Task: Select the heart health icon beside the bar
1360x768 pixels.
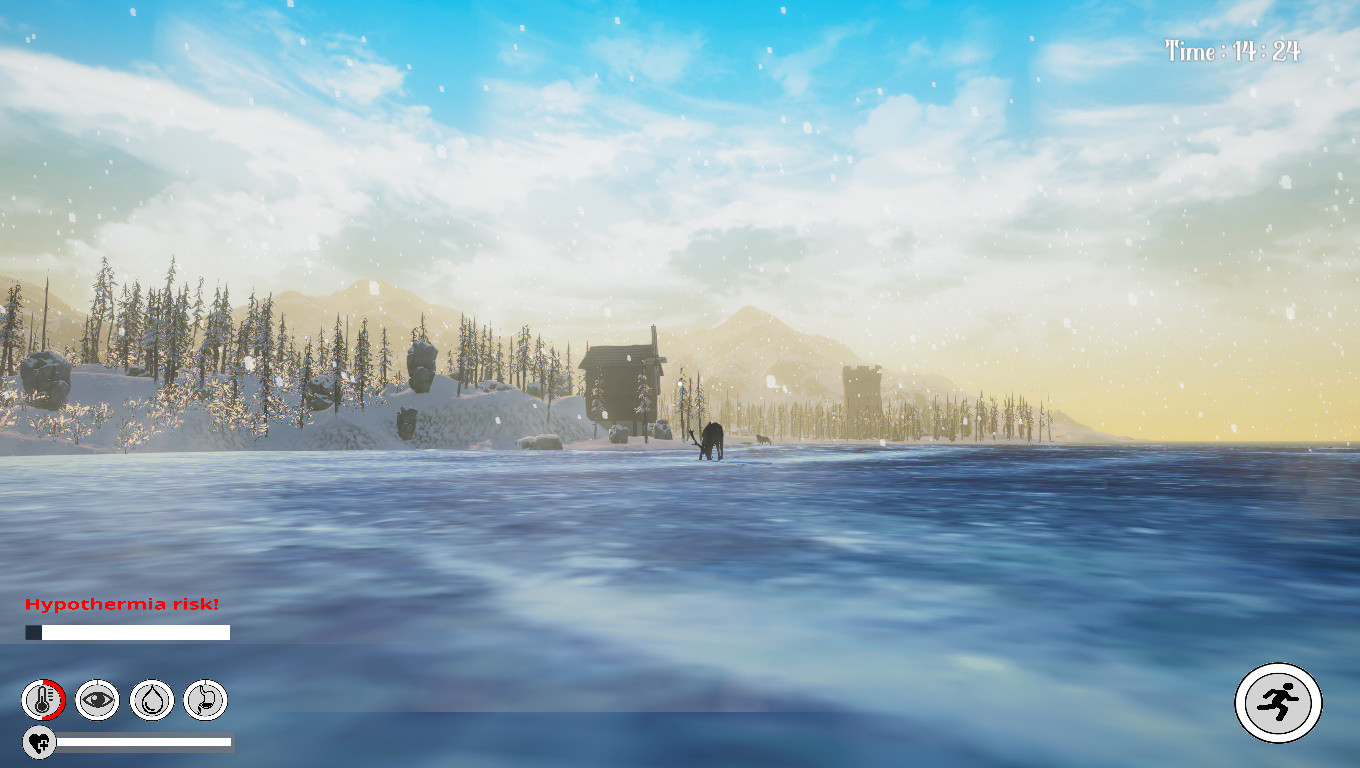Action: pyautogui.click(x=38, y=742)
